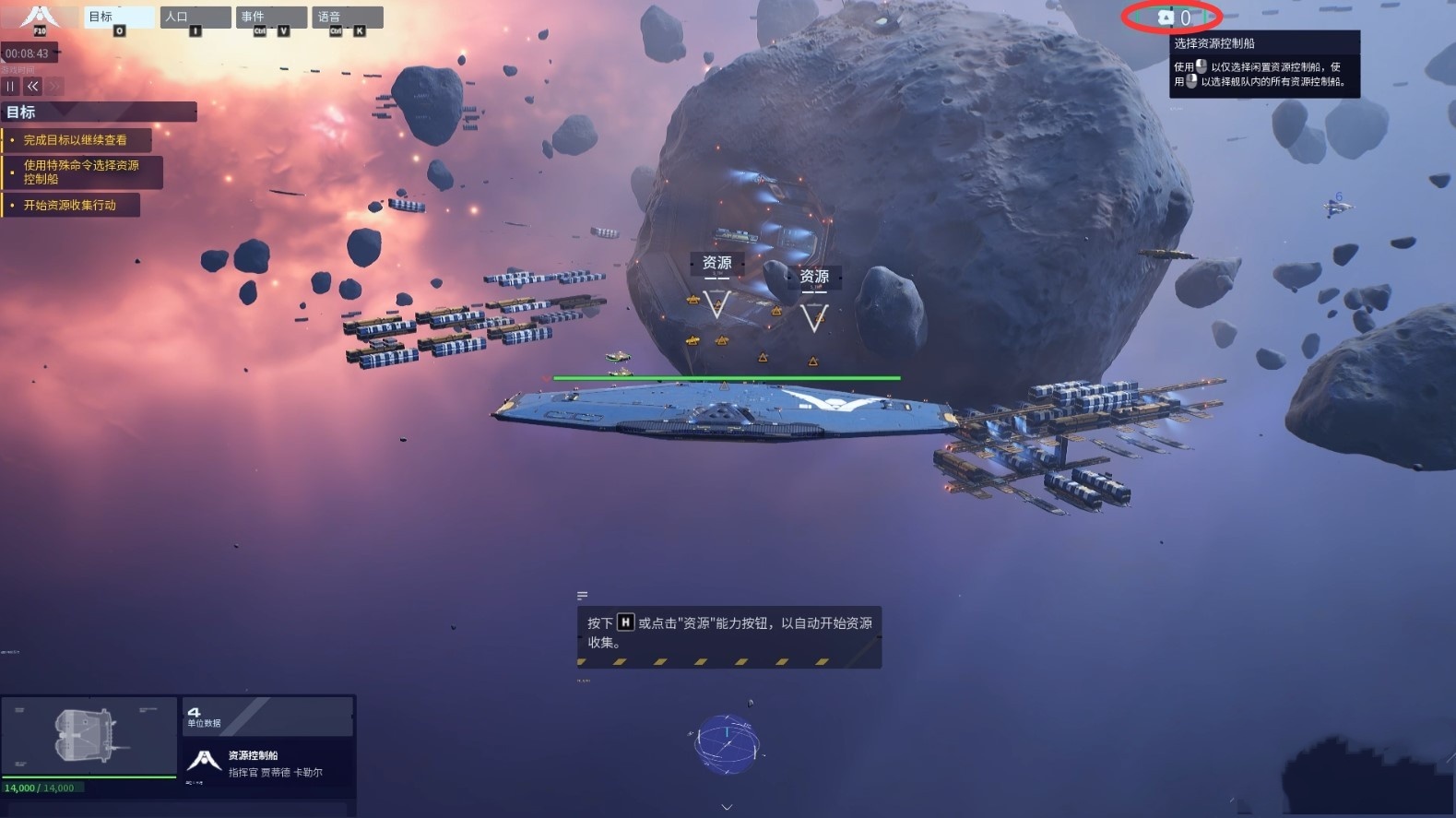The width and height of the screenshot is (1456, 818).
Task: Click the resource controller ship portrait
Action: coord(89,736)
